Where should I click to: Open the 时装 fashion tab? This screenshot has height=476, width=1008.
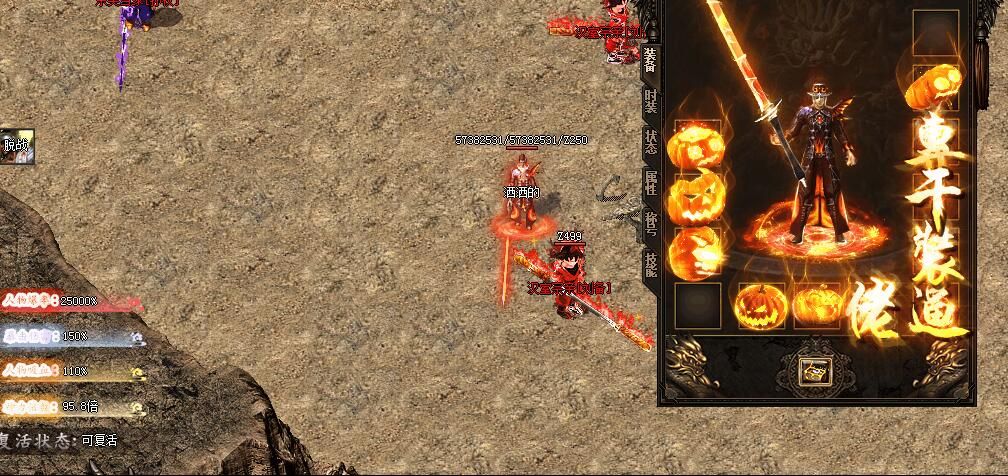[x=650, y=101]
